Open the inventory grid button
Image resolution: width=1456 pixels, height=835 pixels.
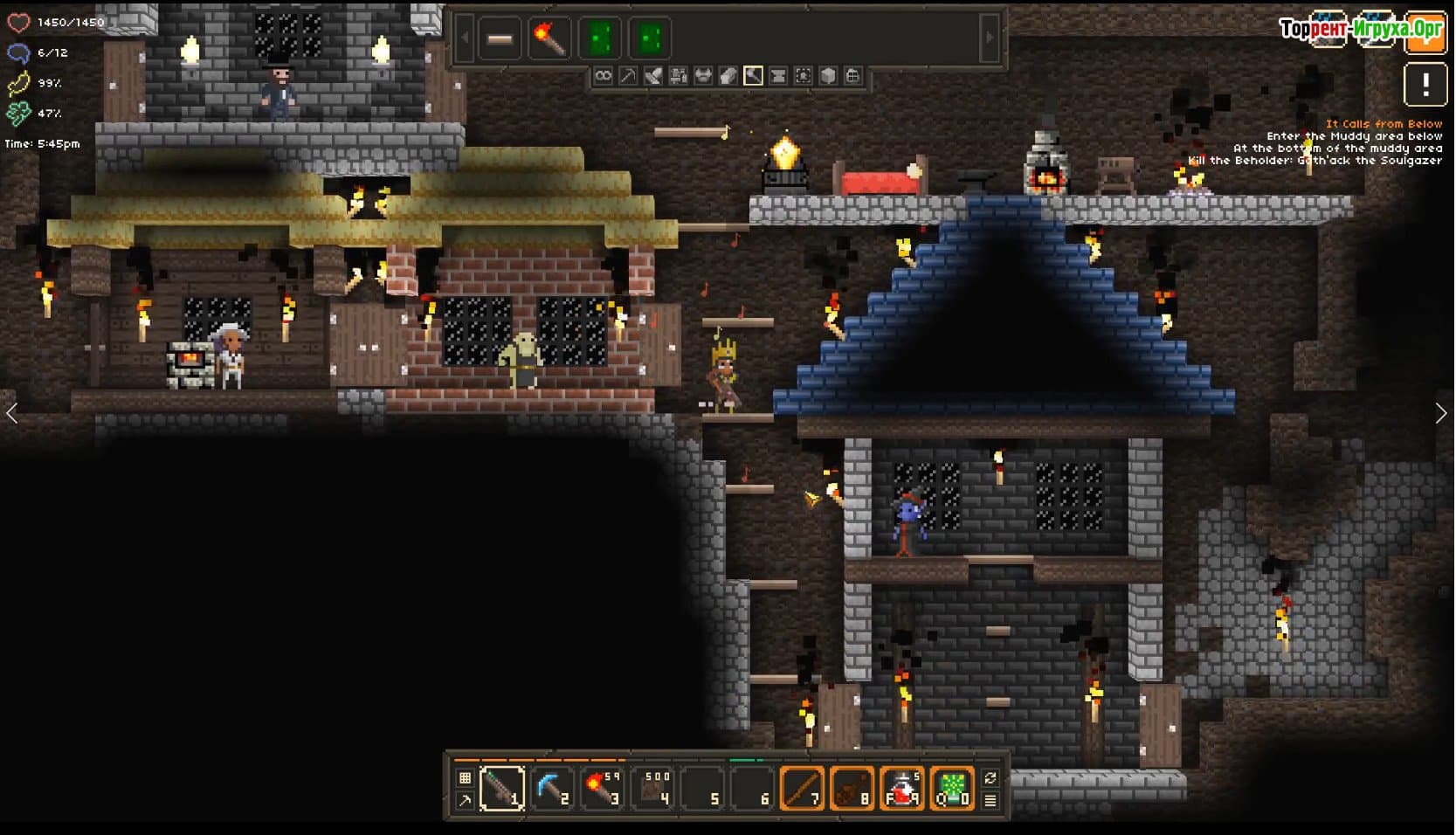465,777
